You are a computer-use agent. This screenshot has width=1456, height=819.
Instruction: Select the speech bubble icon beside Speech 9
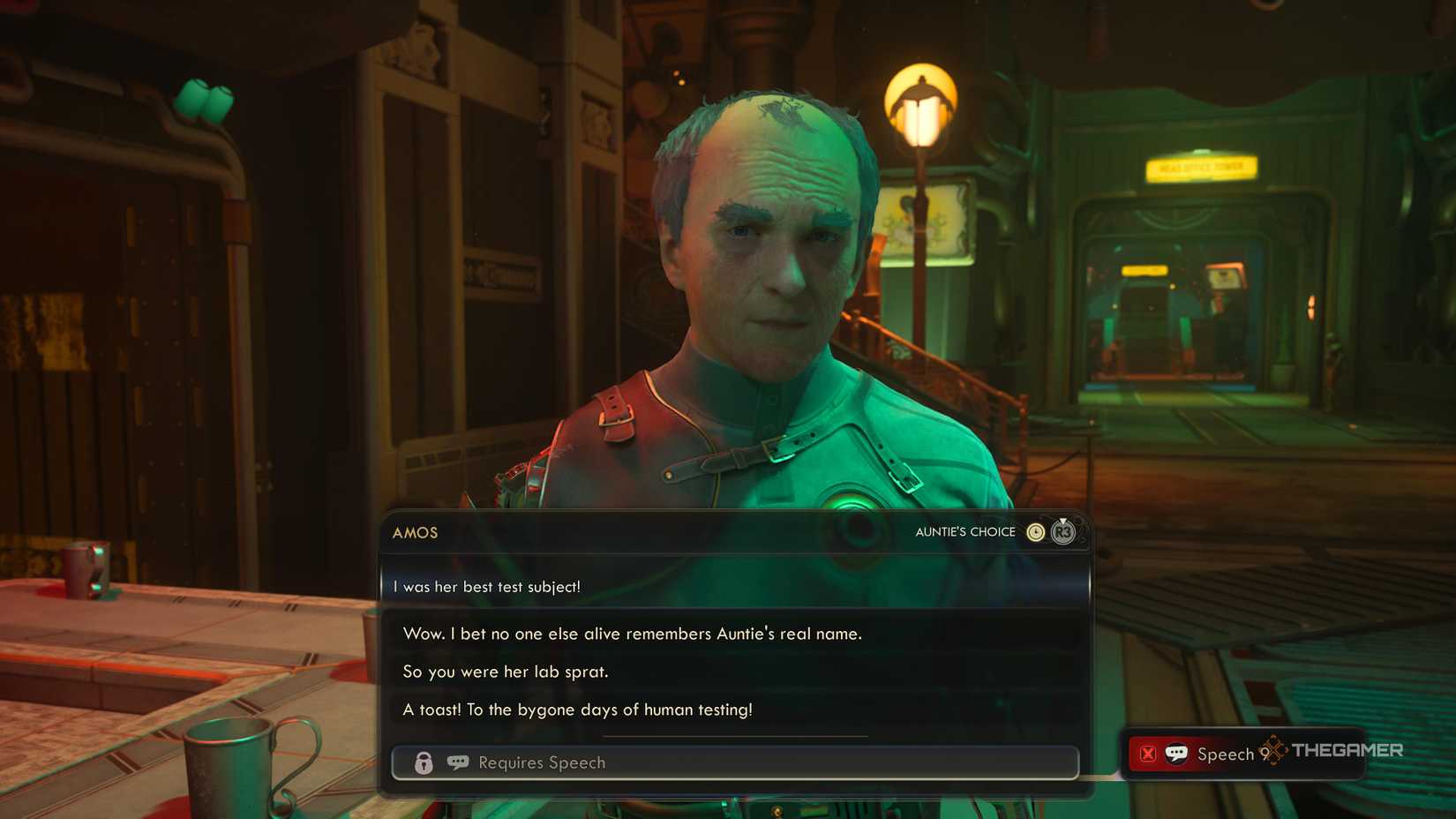coord(1175,753)
